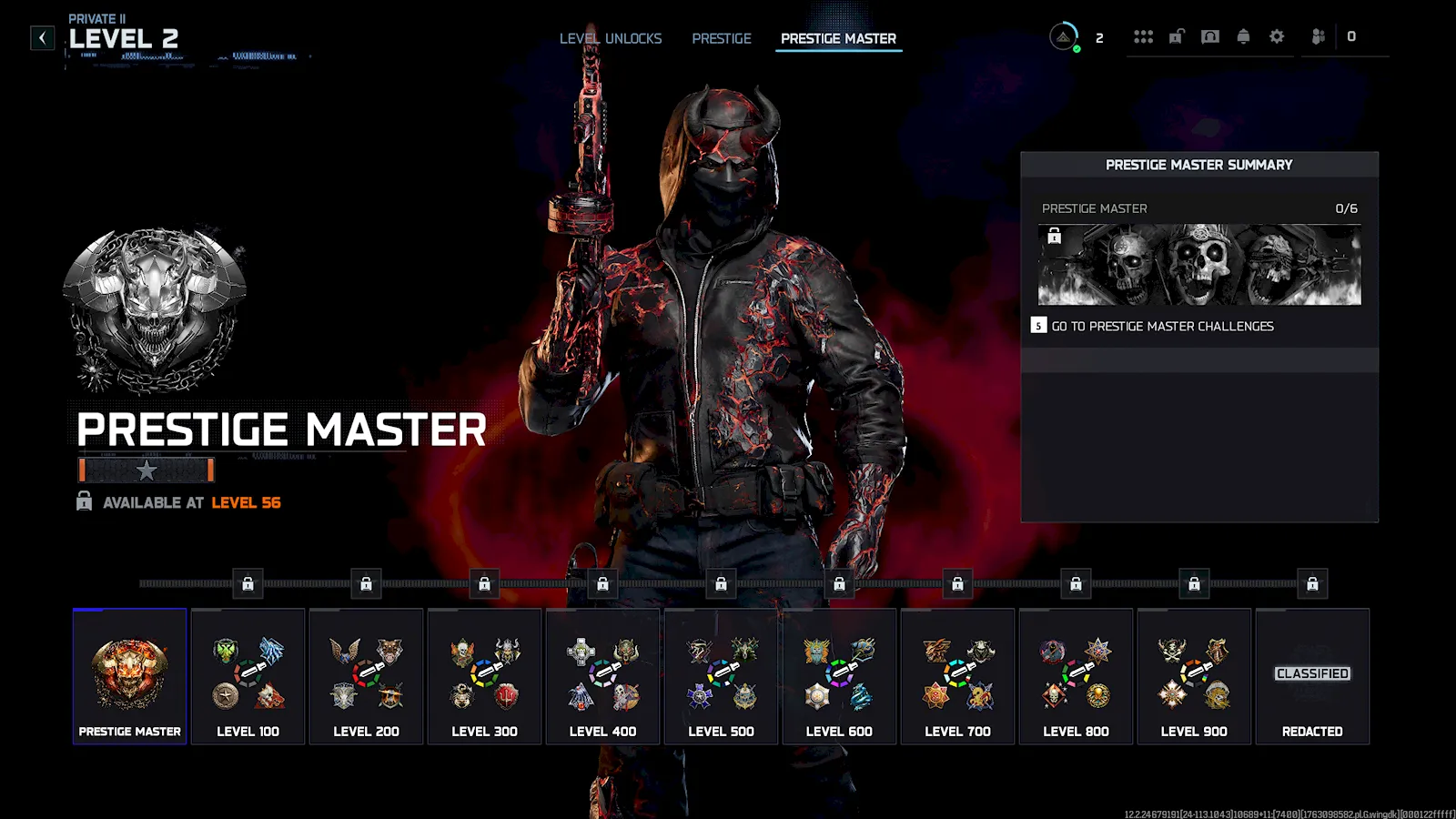This screenshot has height=819, width=1456.
Task: Select the Level 200 reward tile
Action: point(366,676)
